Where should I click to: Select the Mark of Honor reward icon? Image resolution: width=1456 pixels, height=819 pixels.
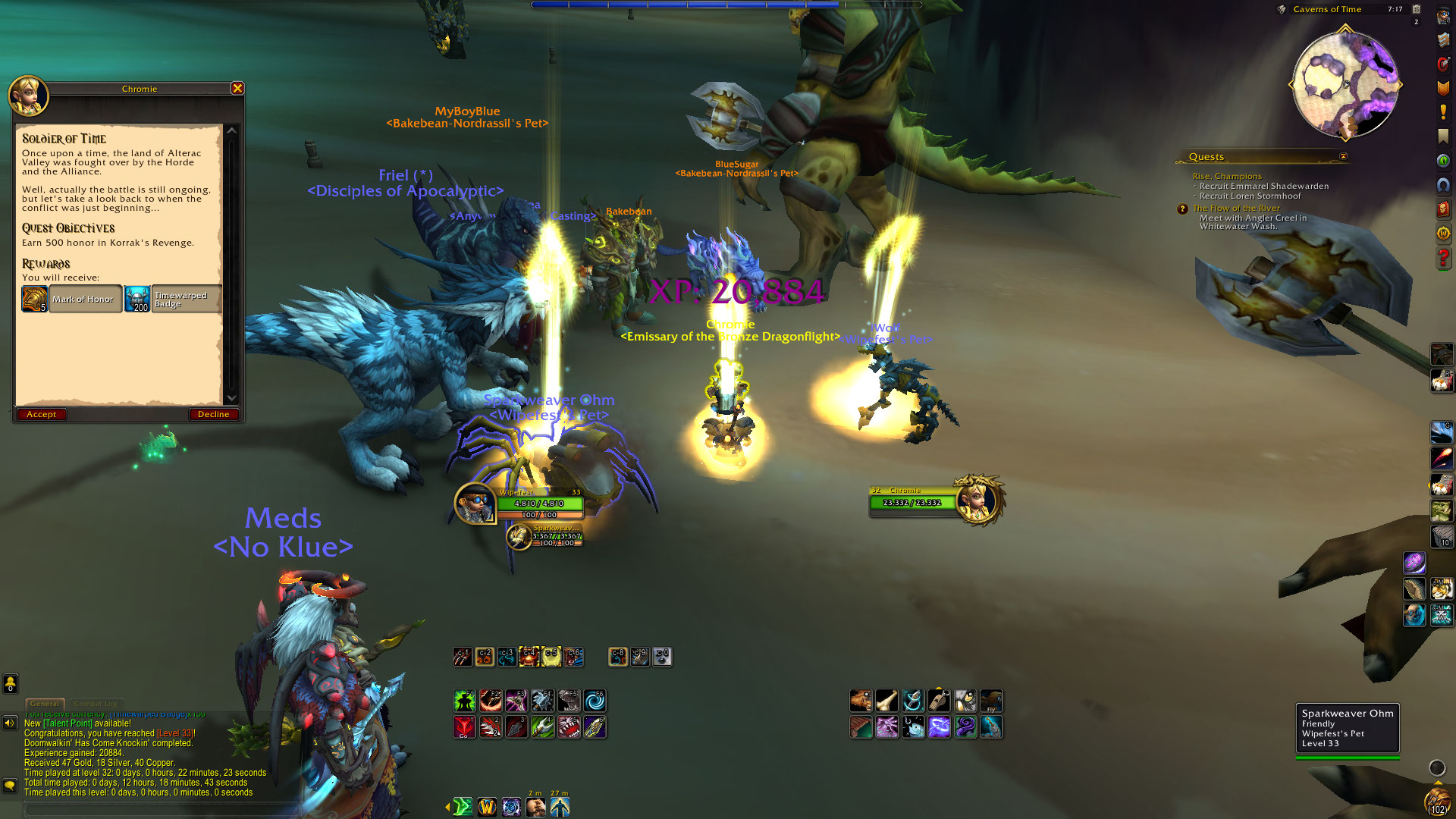[34, 299]
